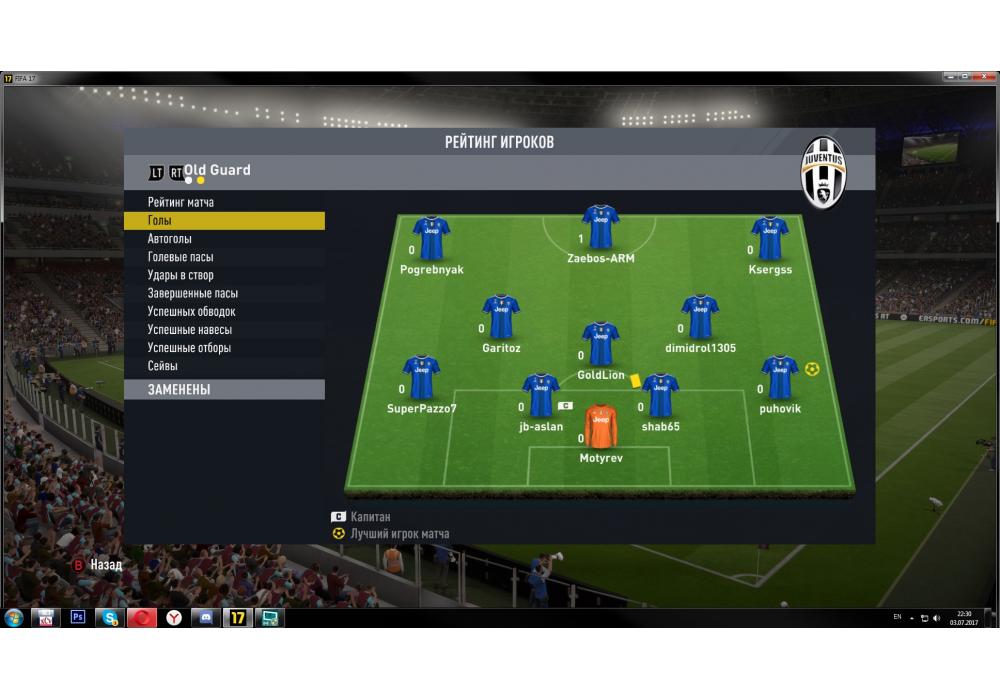Select captain jb-aslan's jersey
The height and width of the screenshot is (700, 1000).
(540, 395)
